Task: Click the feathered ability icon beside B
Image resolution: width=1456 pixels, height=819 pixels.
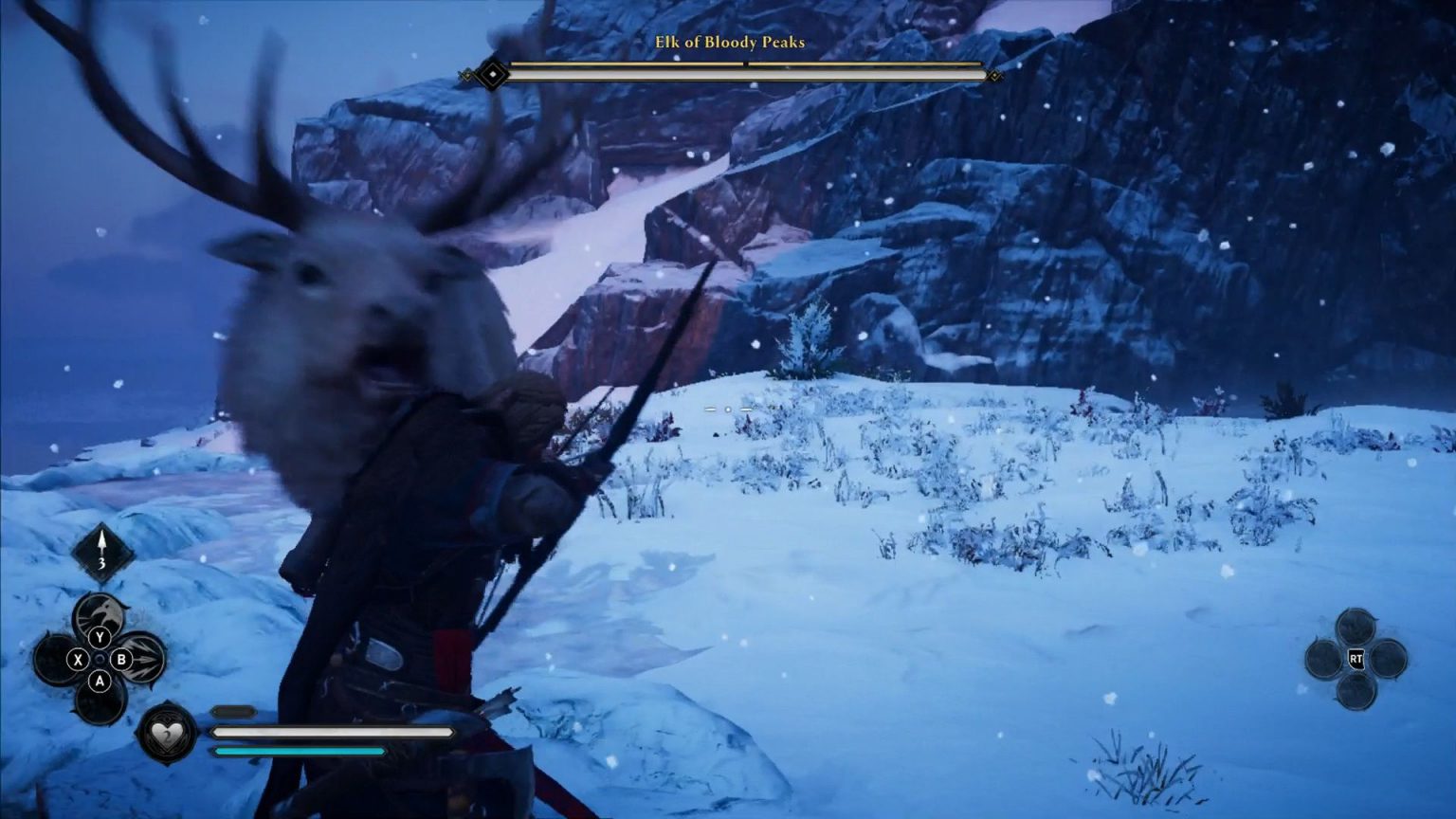Action: click(144, 657)
